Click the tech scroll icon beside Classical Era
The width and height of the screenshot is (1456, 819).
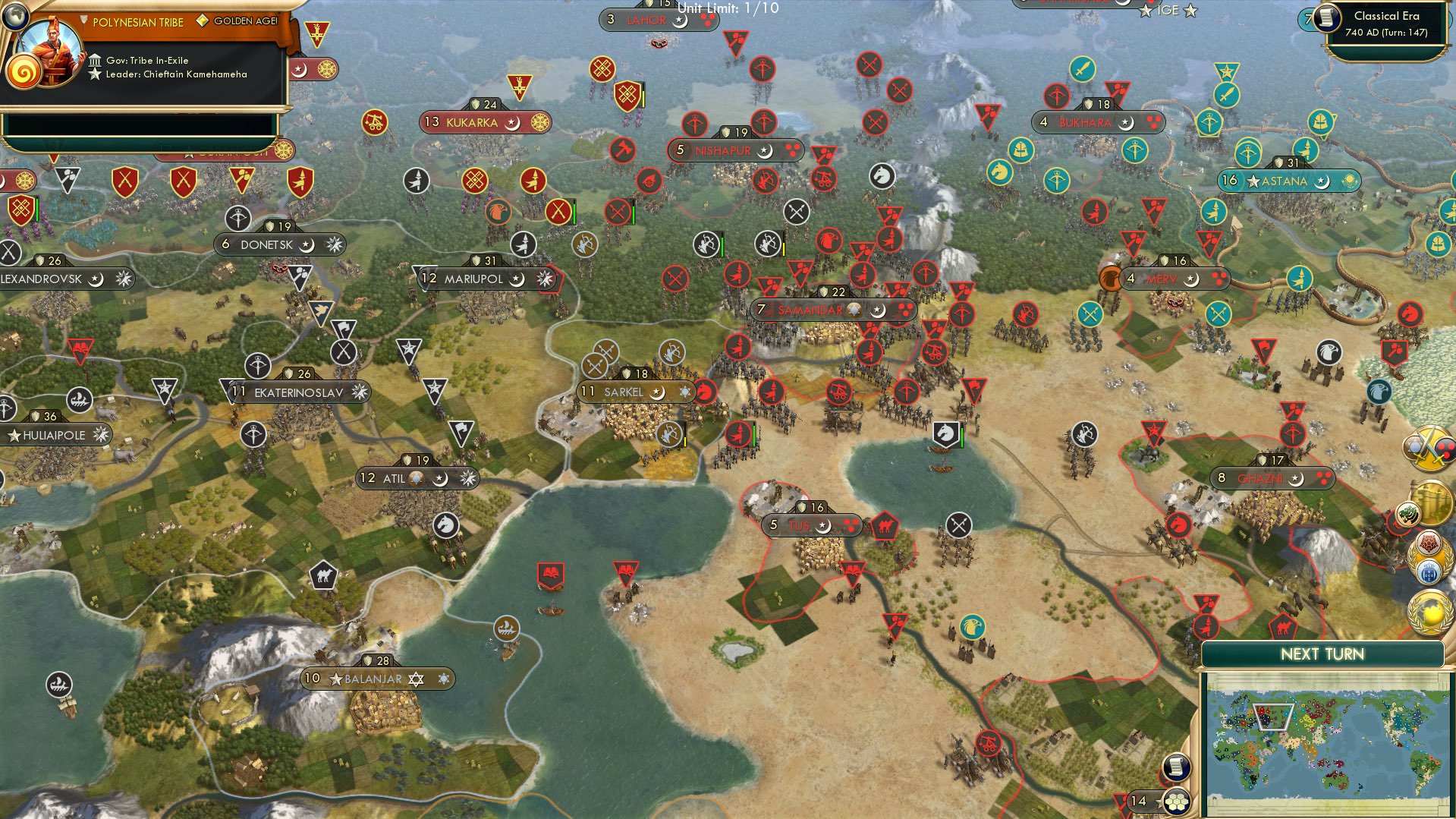coord(1327,19)
